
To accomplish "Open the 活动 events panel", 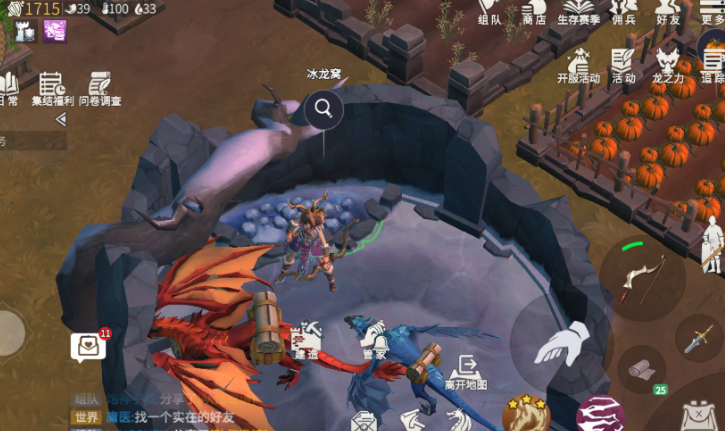I will [x=624, y=65].
